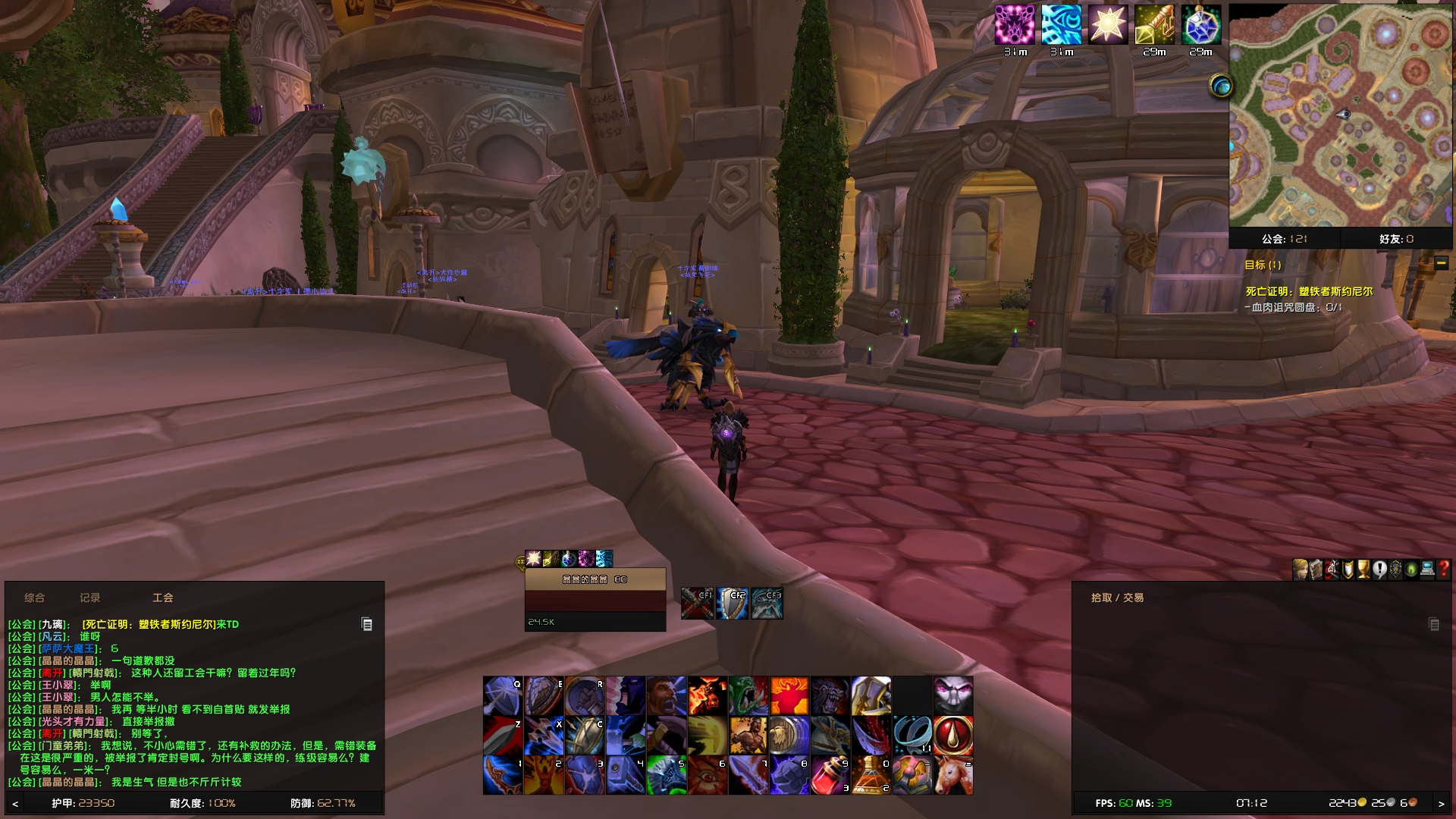The image size is (1456, 819).
Task: Open the minimap tracking button dropdown
Action: click(1222, 86)
